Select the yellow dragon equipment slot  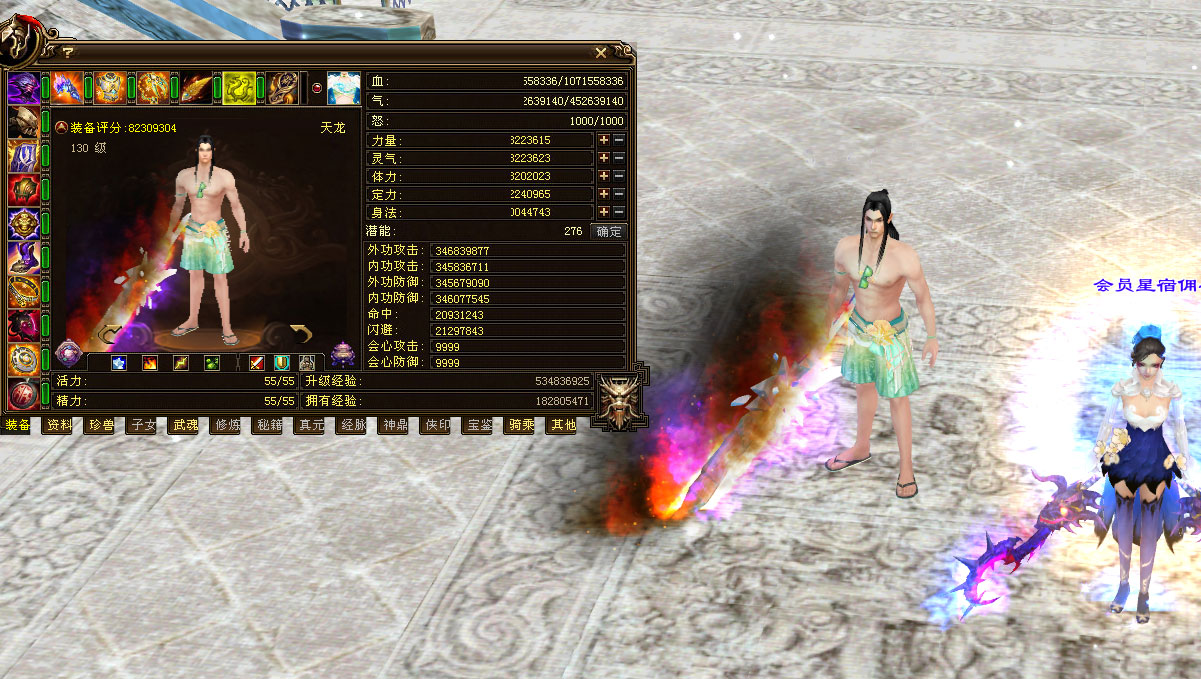[239, 88]
